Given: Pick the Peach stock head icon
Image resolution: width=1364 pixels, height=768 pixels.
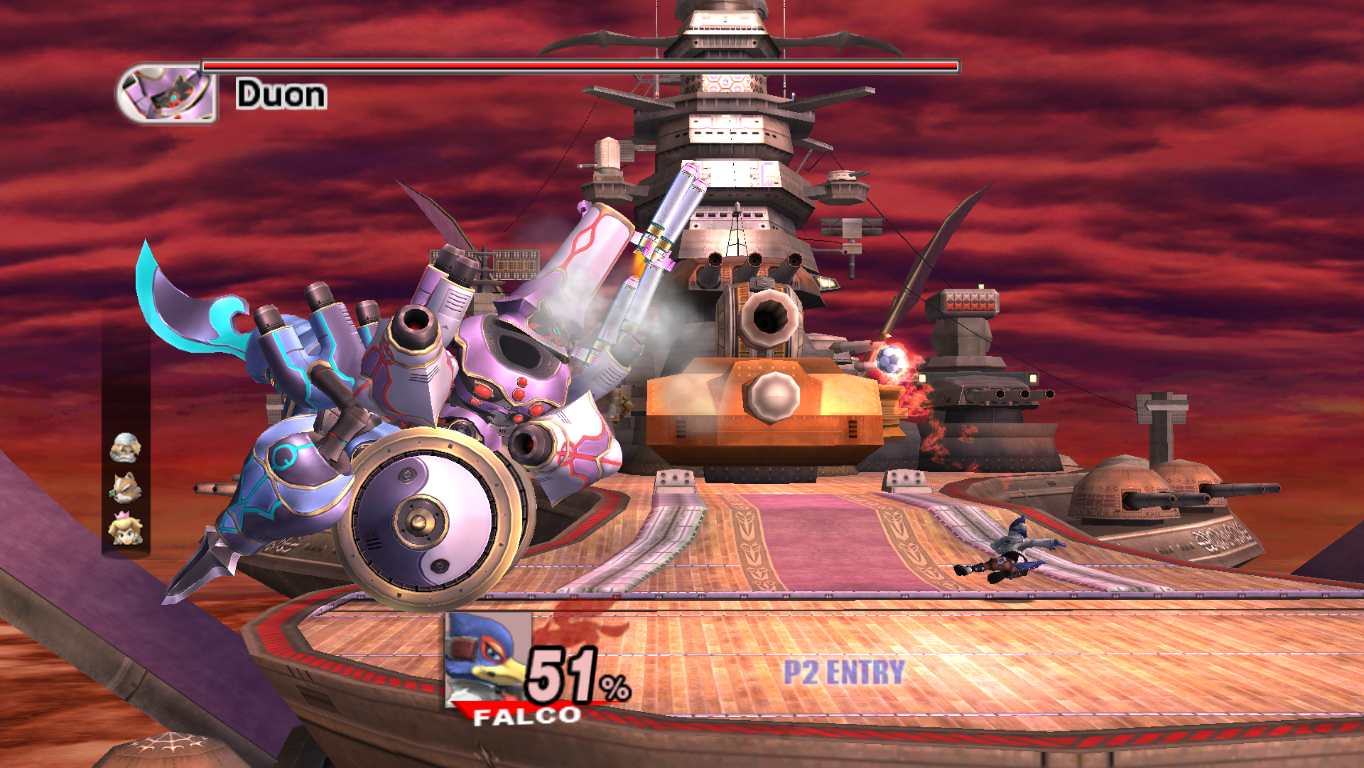Looking at the screenshot, I should [125, 527].
